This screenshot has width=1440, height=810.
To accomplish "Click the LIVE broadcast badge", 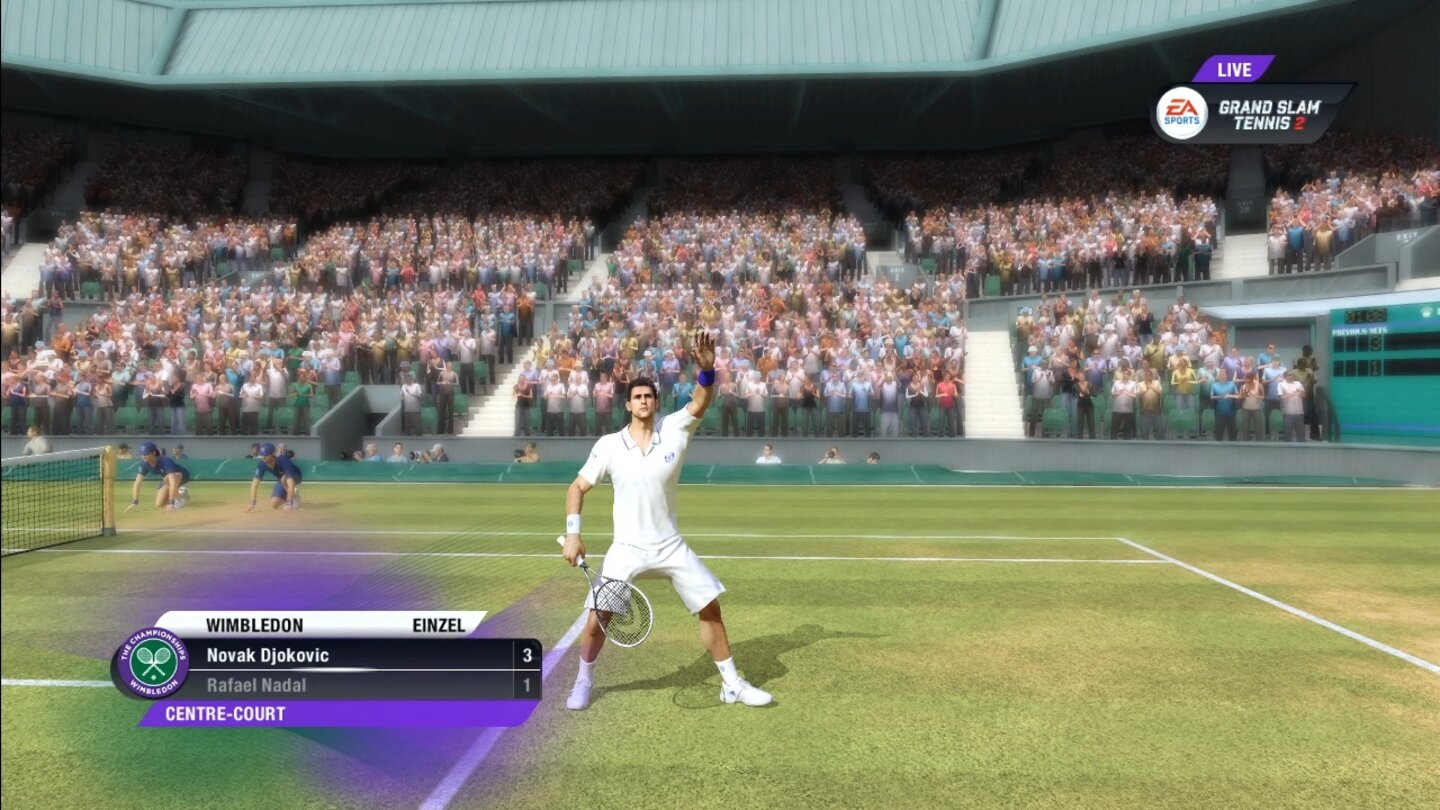I will 1235,70.
